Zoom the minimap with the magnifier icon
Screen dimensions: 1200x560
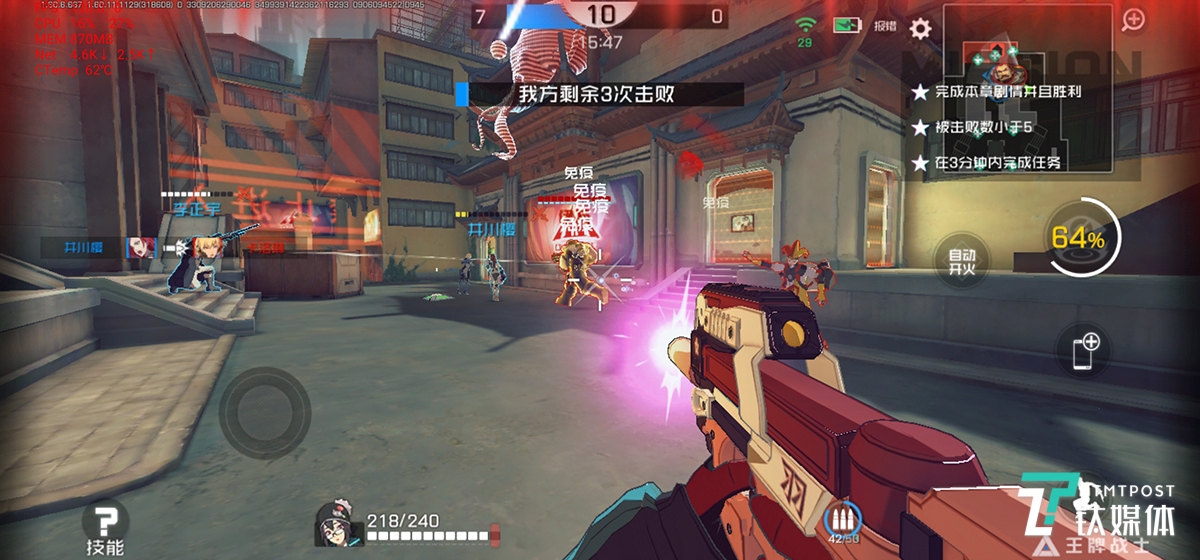pyautogui.click(x=1133, y=20)
